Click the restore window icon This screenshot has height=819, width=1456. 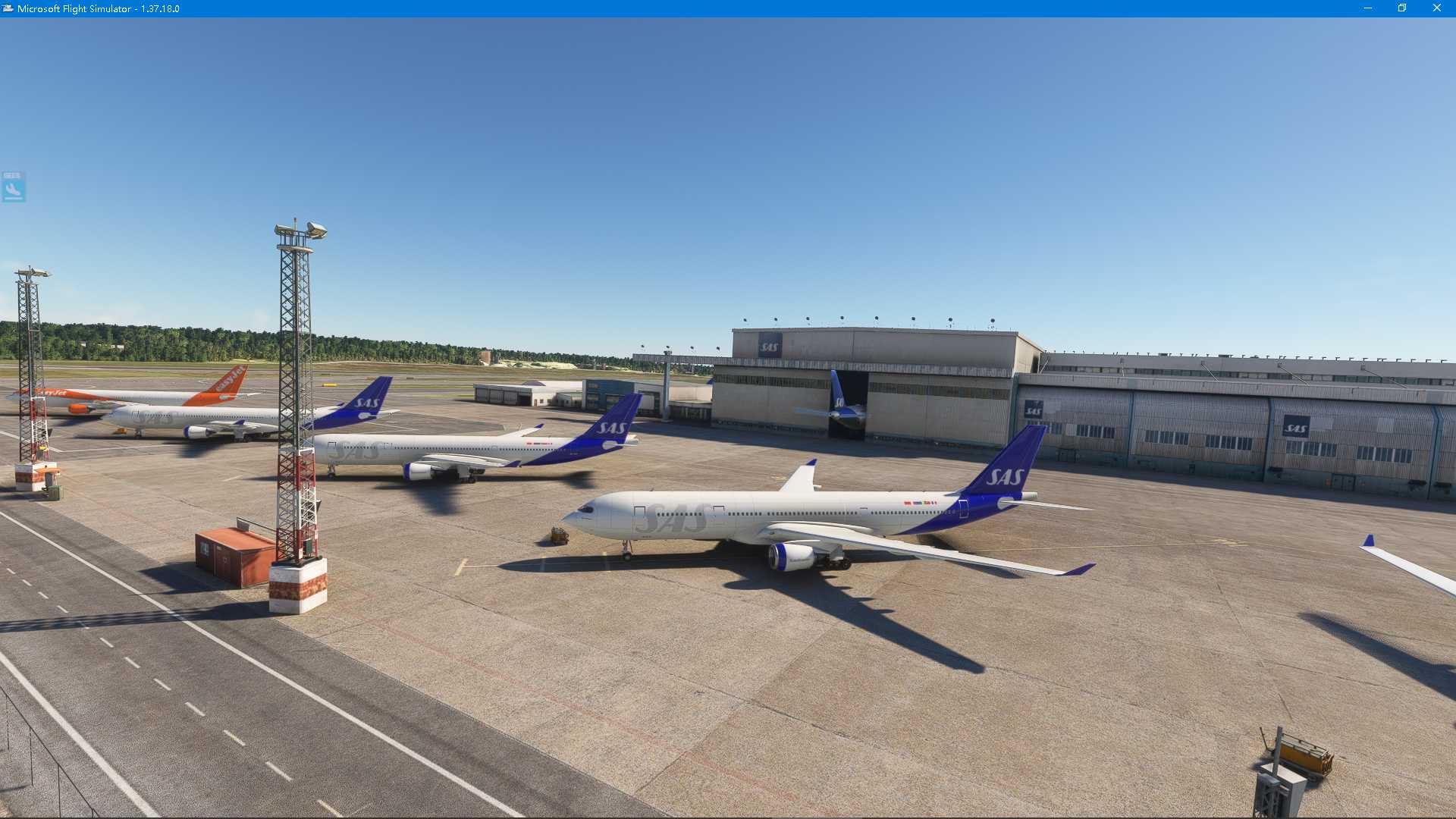(x=1401, y=9)
